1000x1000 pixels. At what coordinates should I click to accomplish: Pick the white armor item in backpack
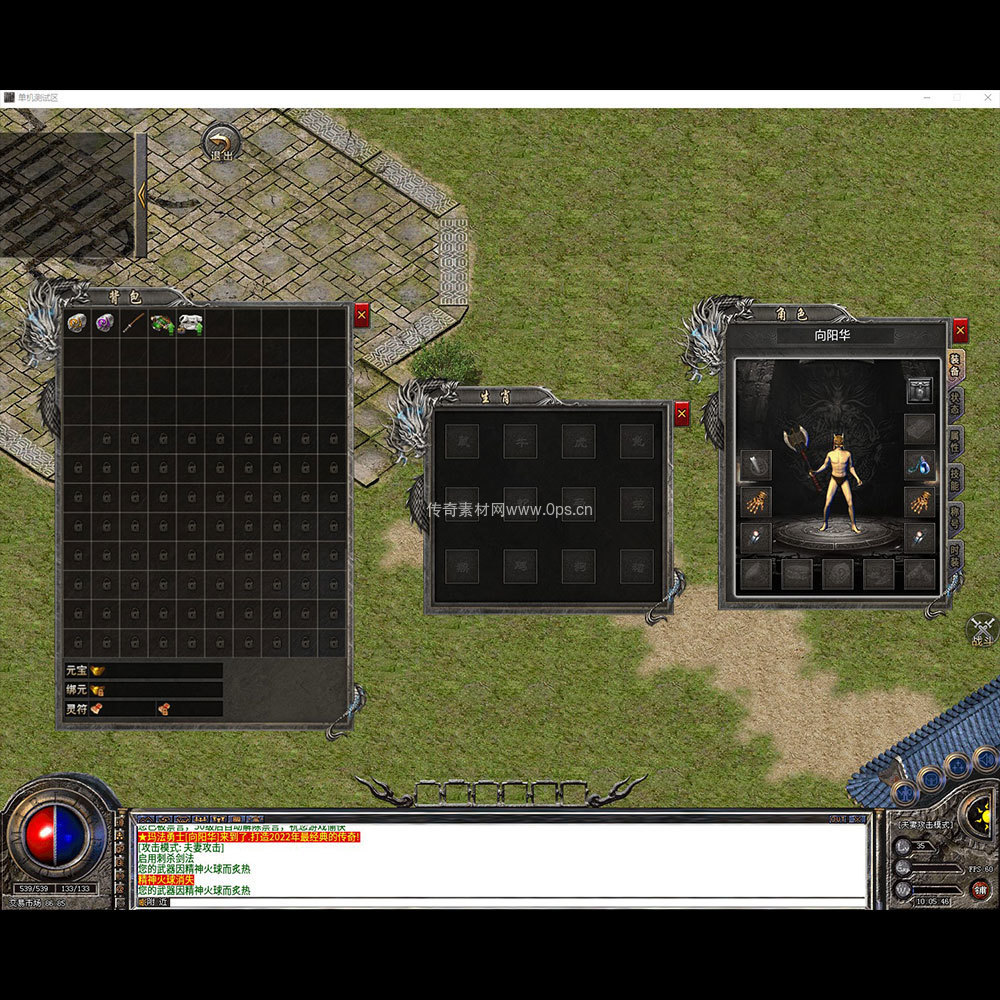pyautogui.click(x=190, y=323)
